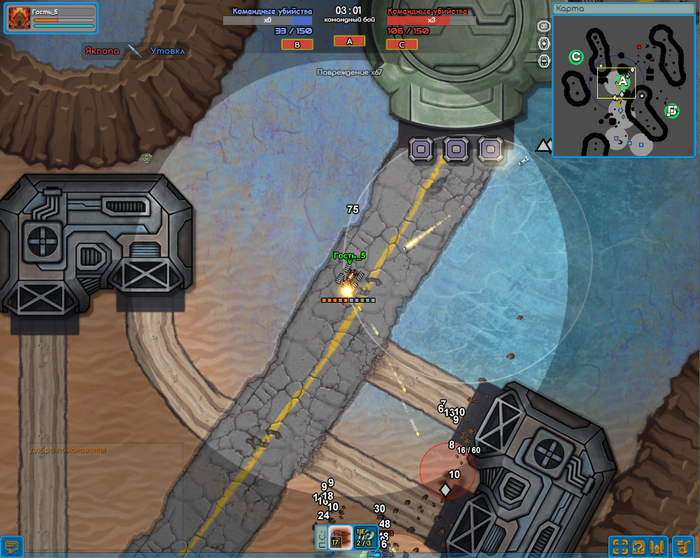Viewport: 700px width, 558px height.
Task: Toggle fullscreen mode icon
Action: click(x=620, y=546)
